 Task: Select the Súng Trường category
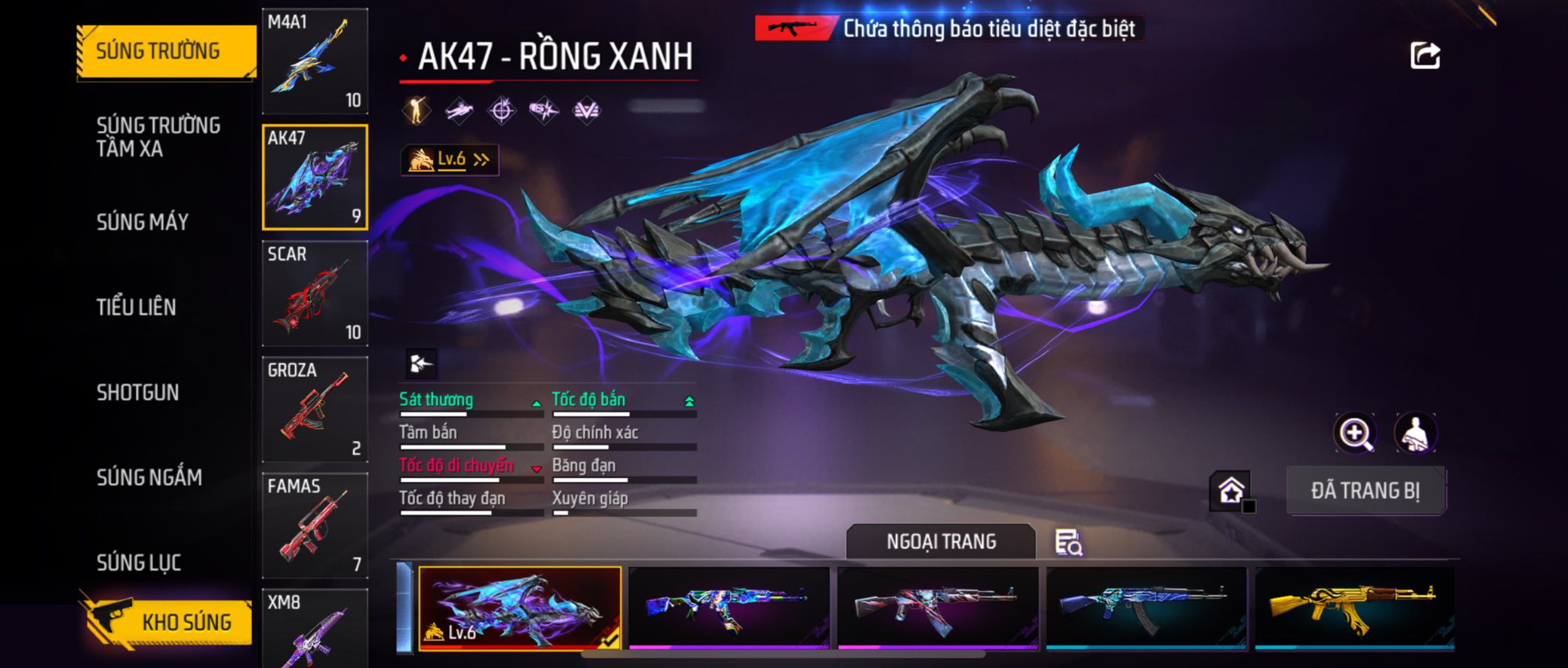(166, 51)
